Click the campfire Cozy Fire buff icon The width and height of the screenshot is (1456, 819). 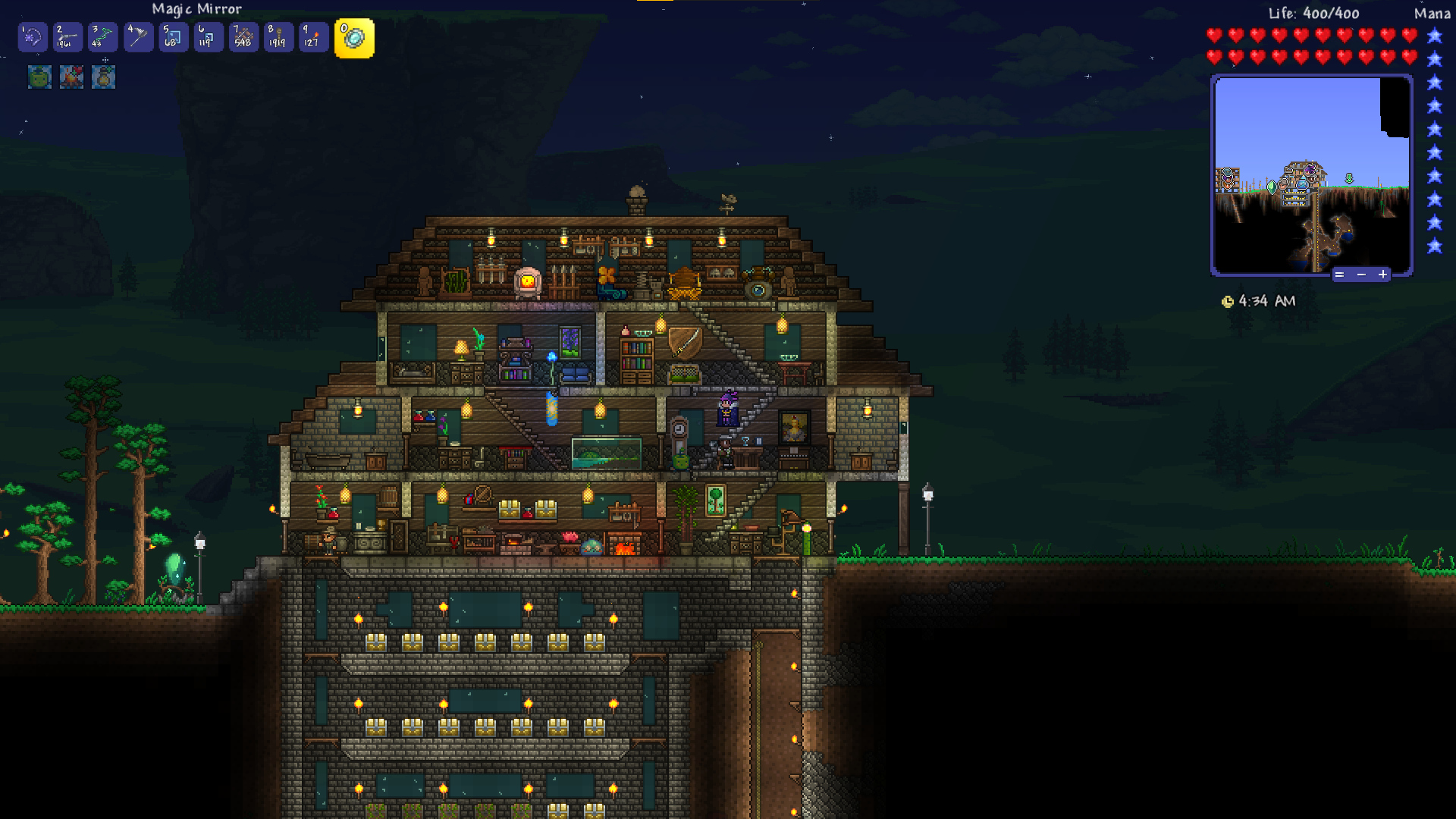(71, 77)
